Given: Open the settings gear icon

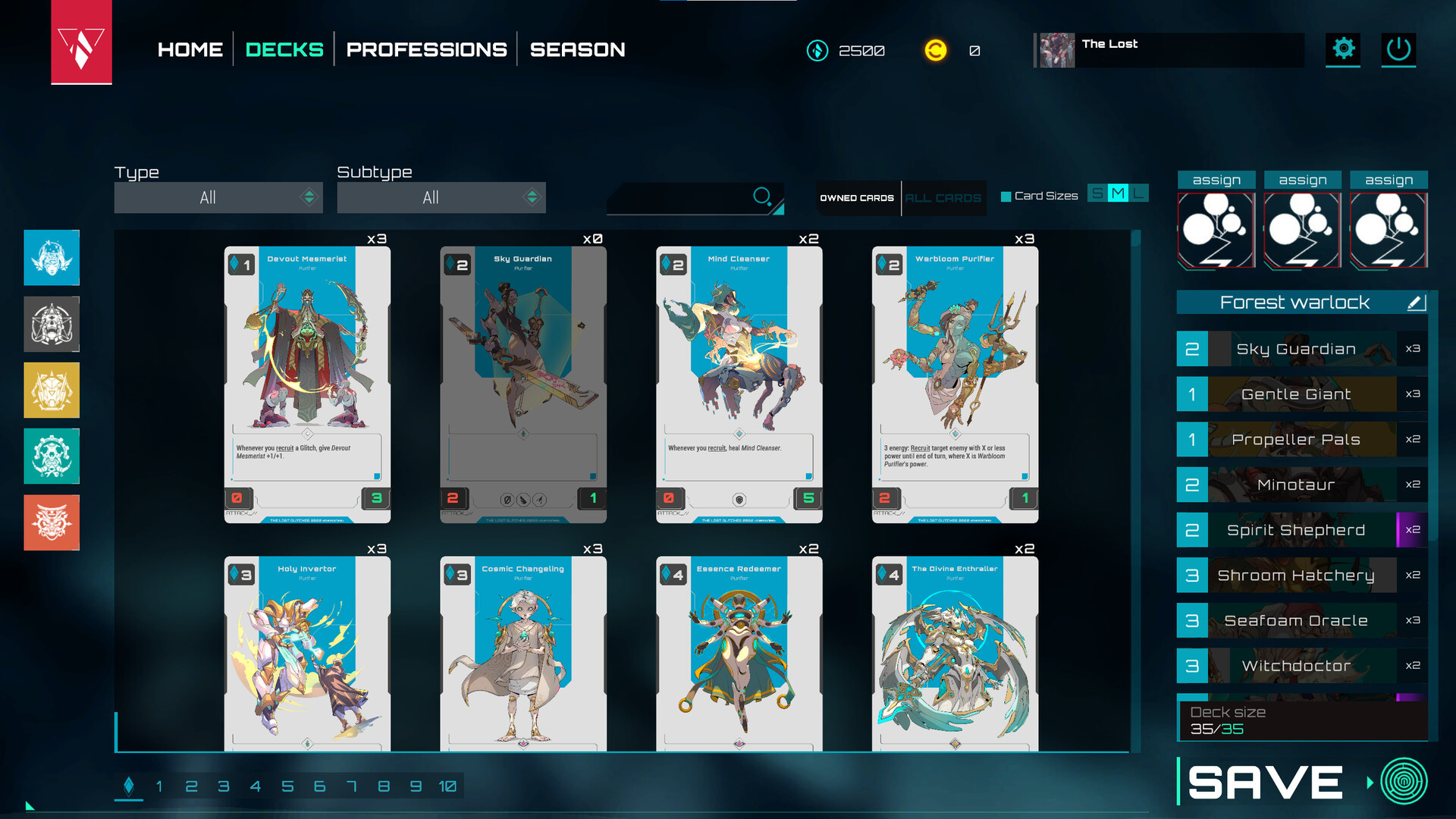Looking at the screenshot, I should click(1343, 49).
